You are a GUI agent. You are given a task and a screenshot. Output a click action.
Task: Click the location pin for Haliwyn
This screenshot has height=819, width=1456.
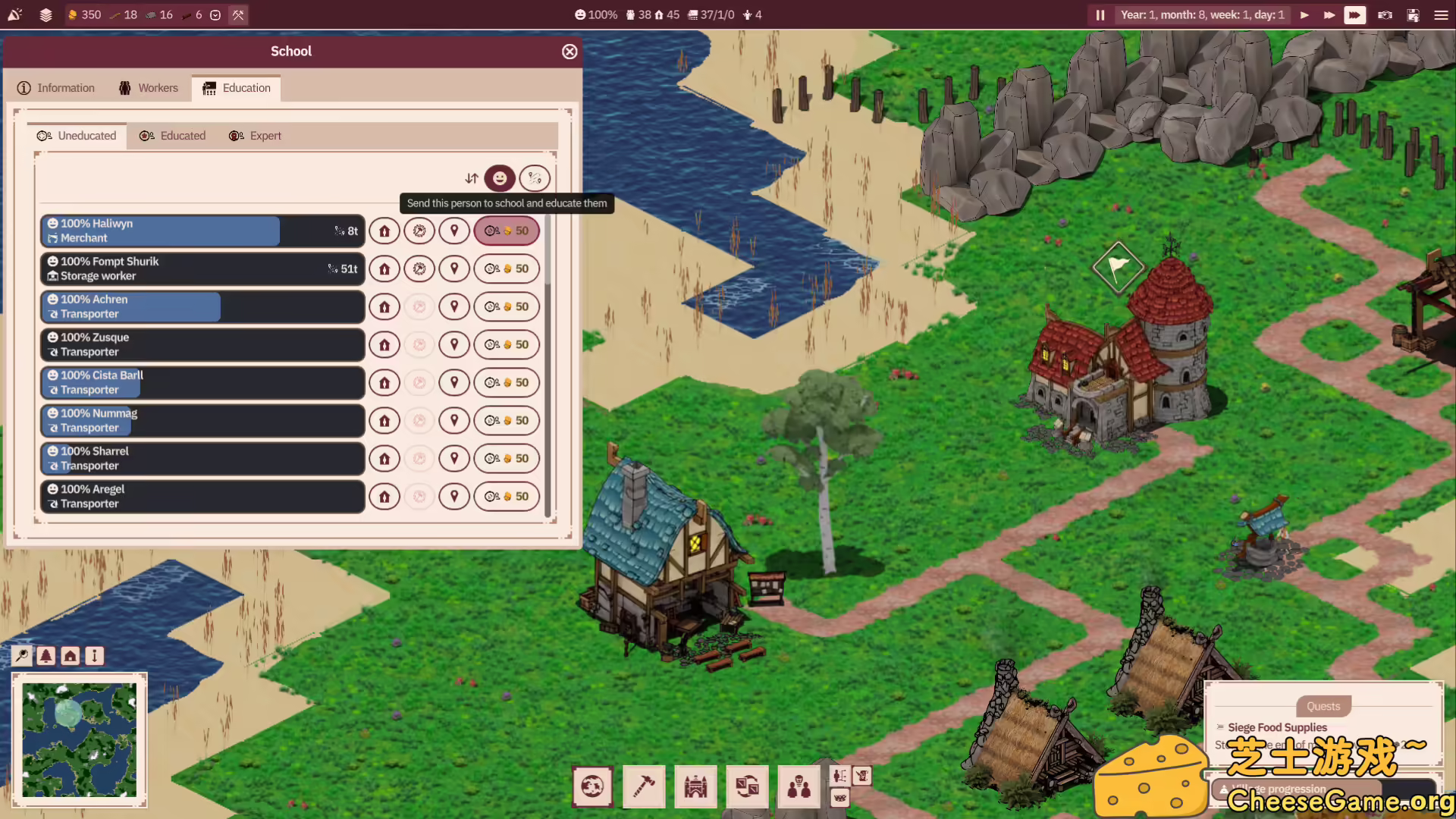454,231
